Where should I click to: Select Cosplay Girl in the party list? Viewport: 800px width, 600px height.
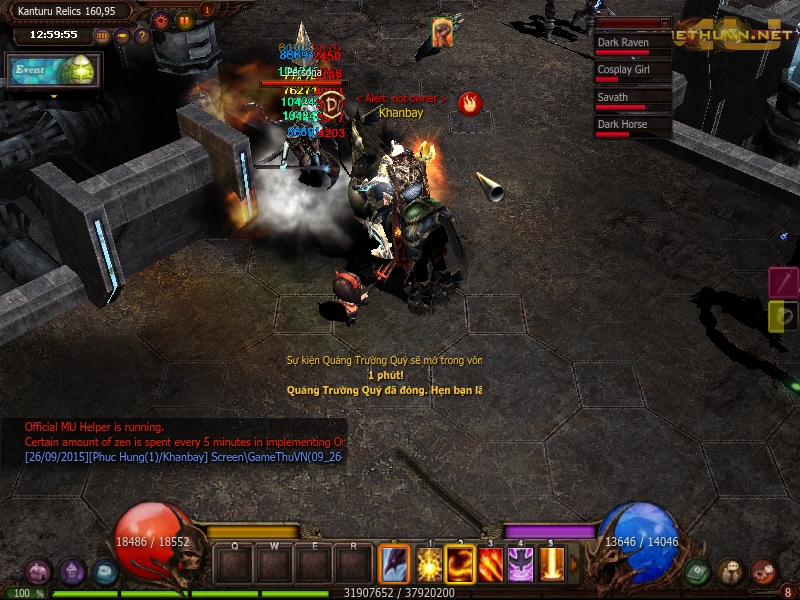click(632, 73)
